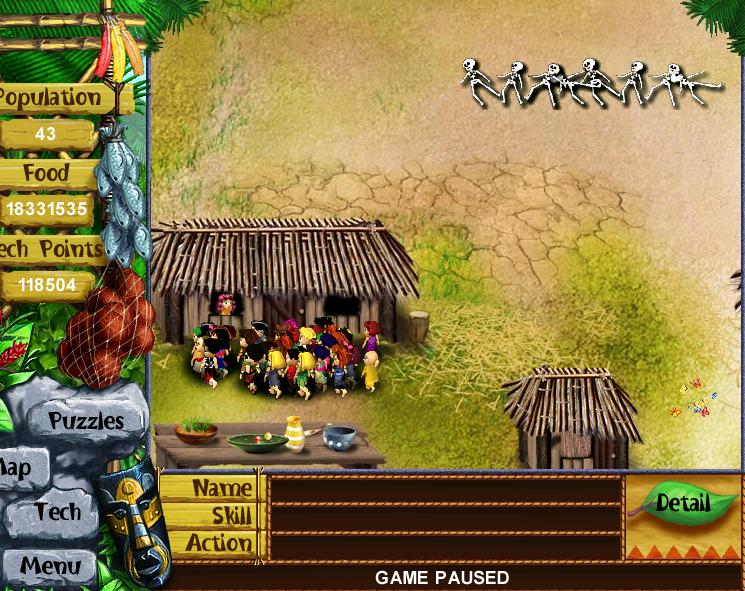Open the Puzzles screen
Screen dimensions: 745x591
coord(85,421)
